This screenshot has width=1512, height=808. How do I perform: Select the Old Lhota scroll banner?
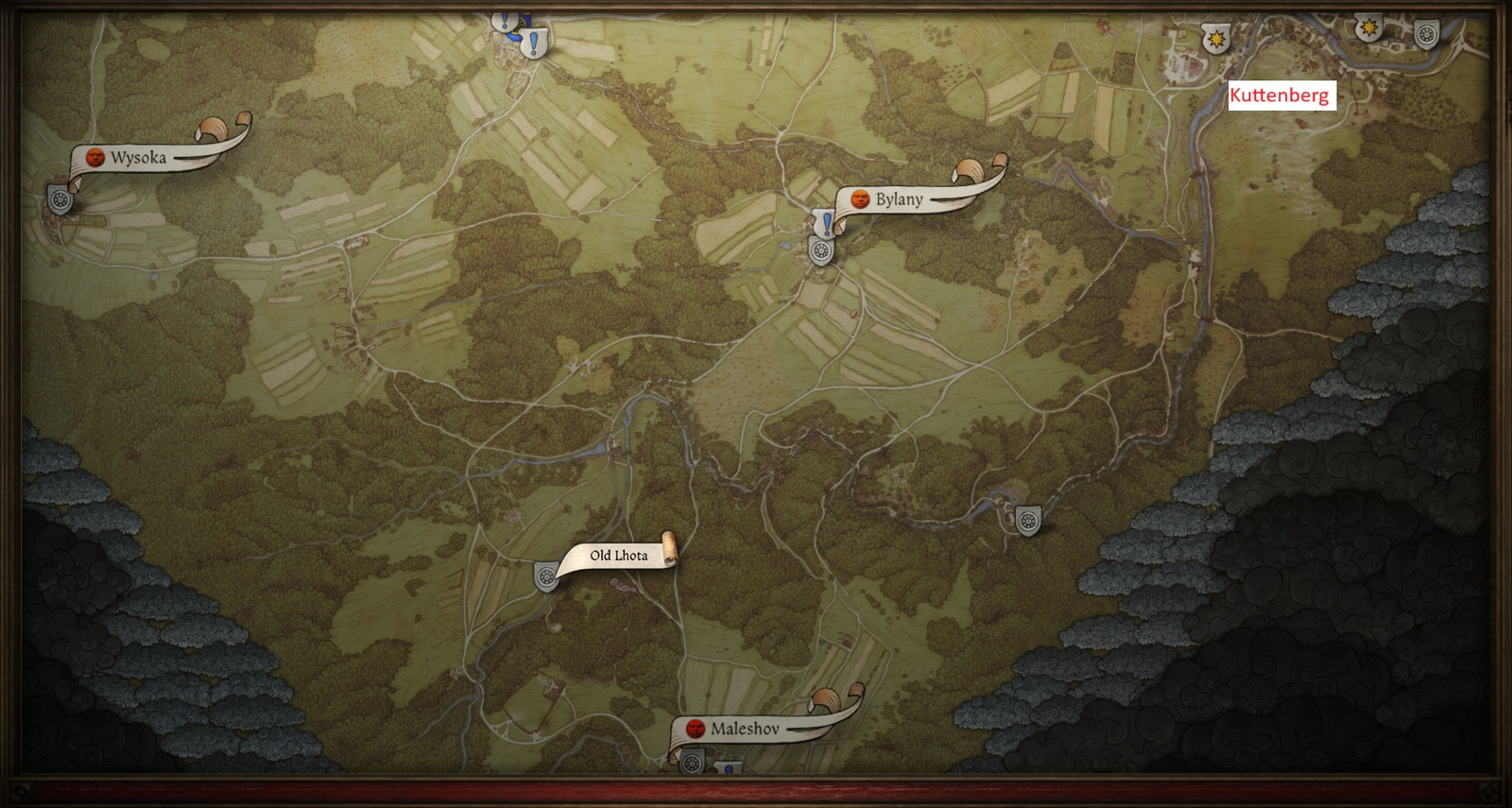pyautogui.click(x=616, y=558)
